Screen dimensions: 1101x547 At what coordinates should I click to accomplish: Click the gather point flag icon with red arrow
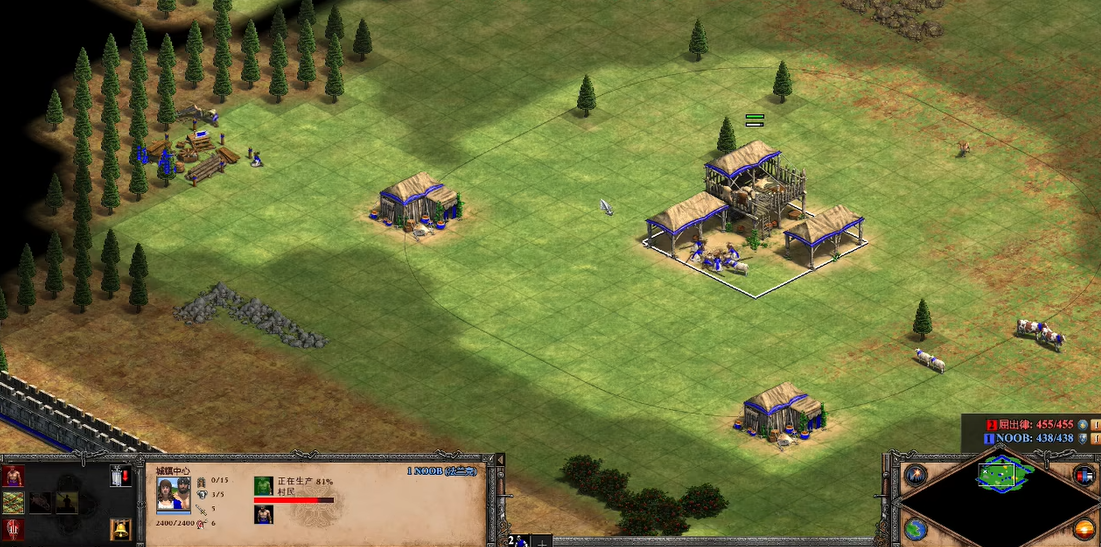click(120, 476)
